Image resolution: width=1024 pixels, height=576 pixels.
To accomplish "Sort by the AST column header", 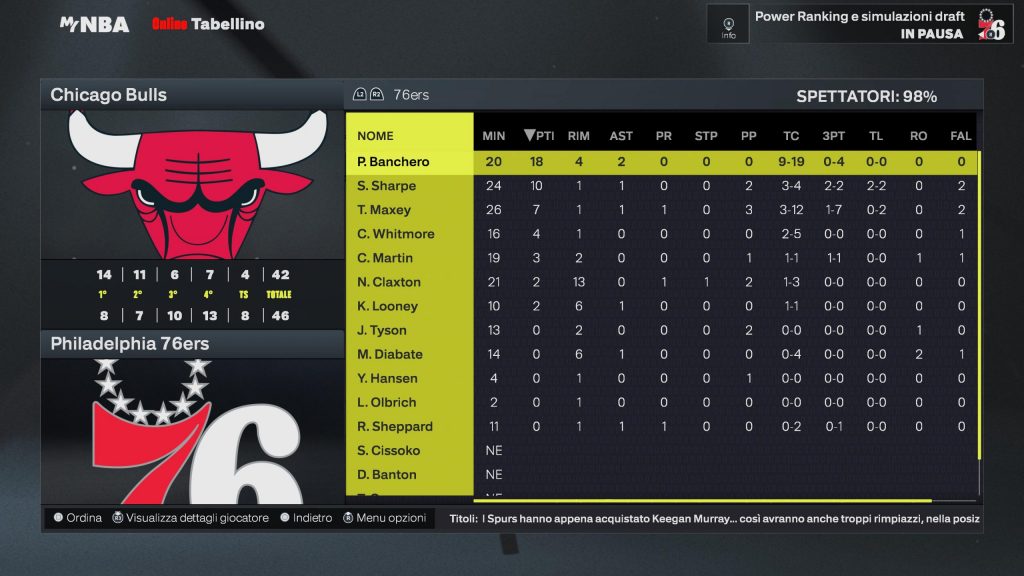I will click(621, 136).
